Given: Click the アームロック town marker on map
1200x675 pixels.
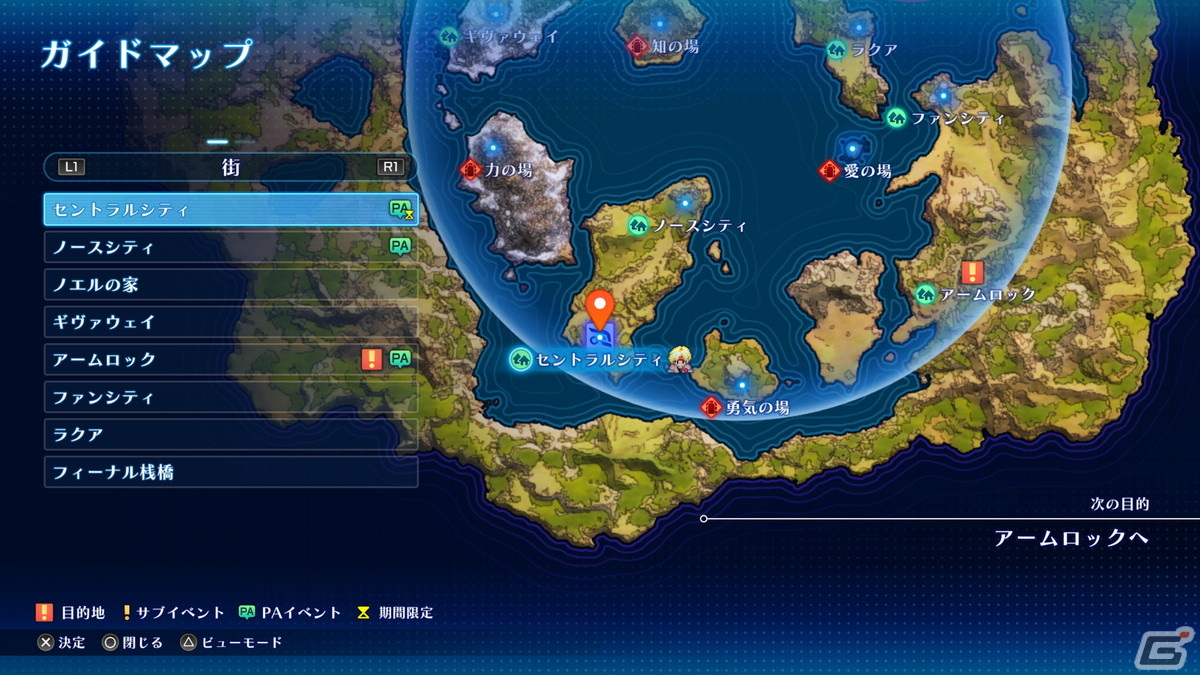Looking at the screenshot, I should (x=925, y=294).
